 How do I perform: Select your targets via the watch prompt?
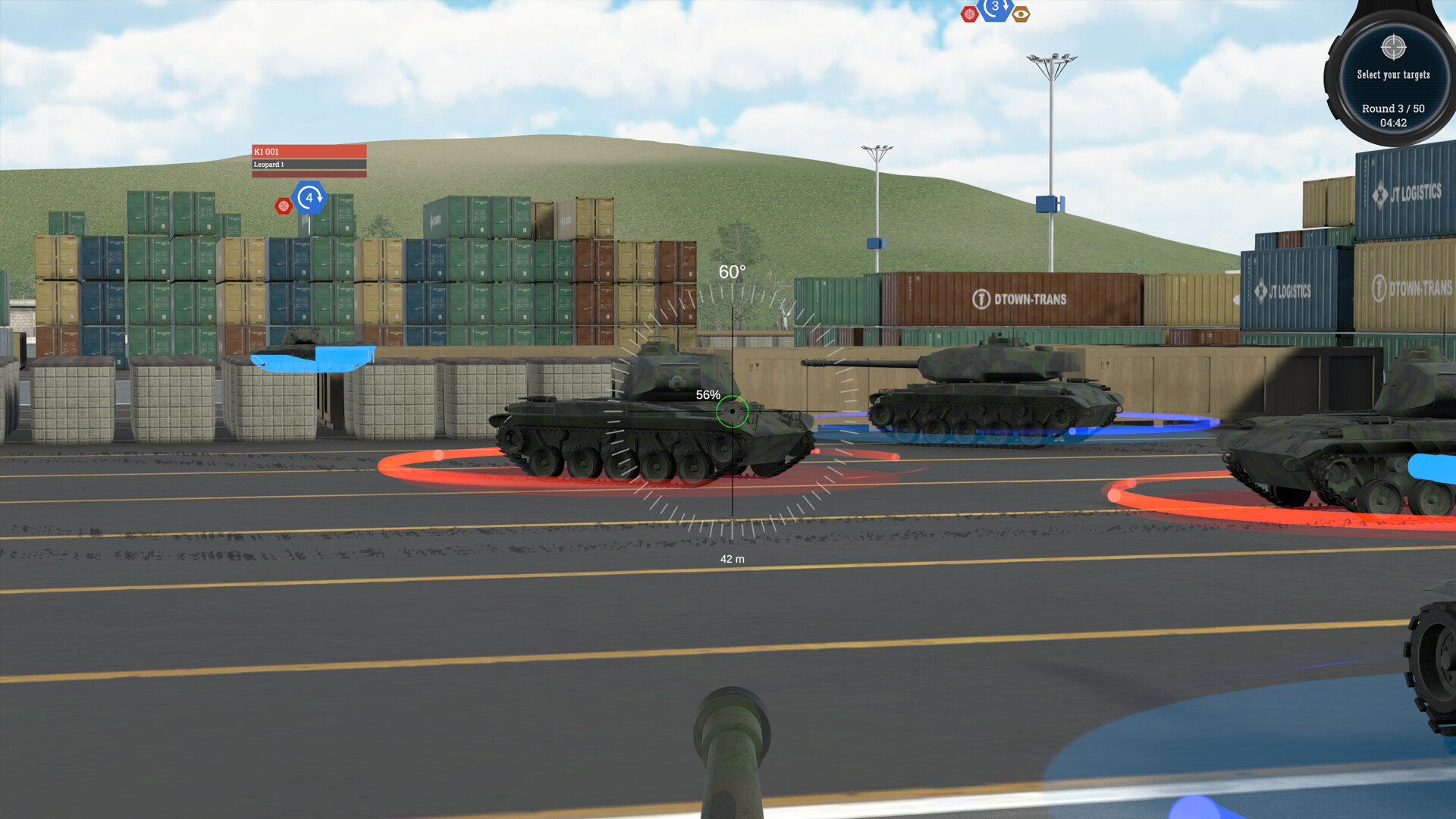coord(1393,75)
